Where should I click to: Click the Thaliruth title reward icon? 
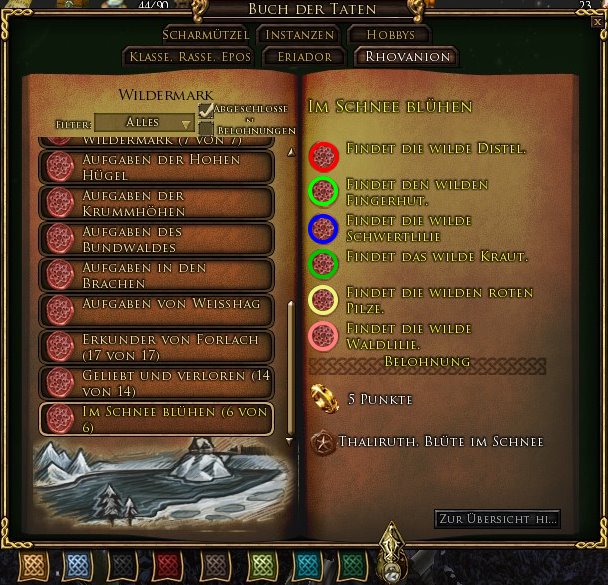(323, 442)
